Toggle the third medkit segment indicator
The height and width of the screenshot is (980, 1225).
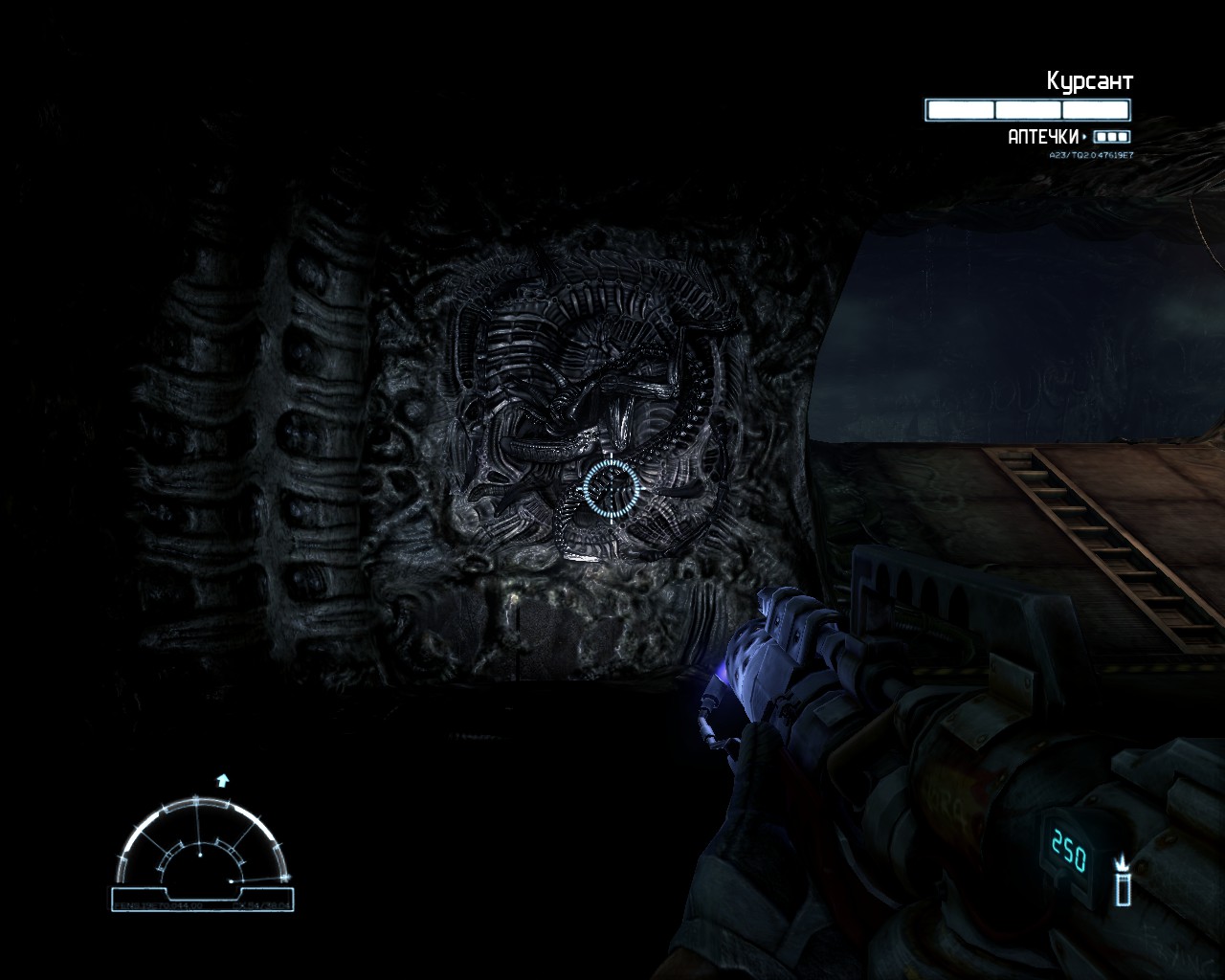[1120, 136]
